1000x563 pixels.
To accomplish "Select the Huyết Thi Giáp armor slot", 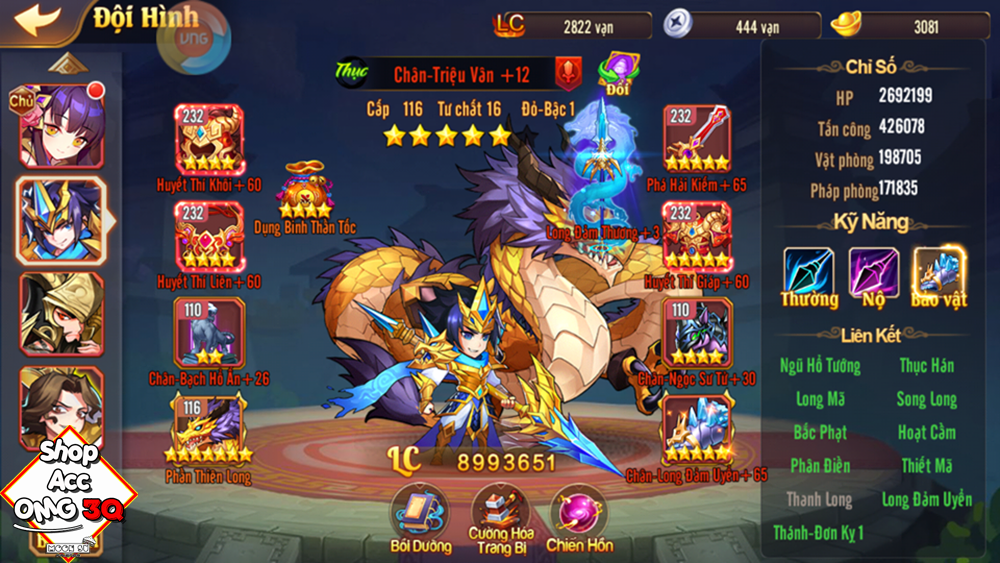I will 696,235.
